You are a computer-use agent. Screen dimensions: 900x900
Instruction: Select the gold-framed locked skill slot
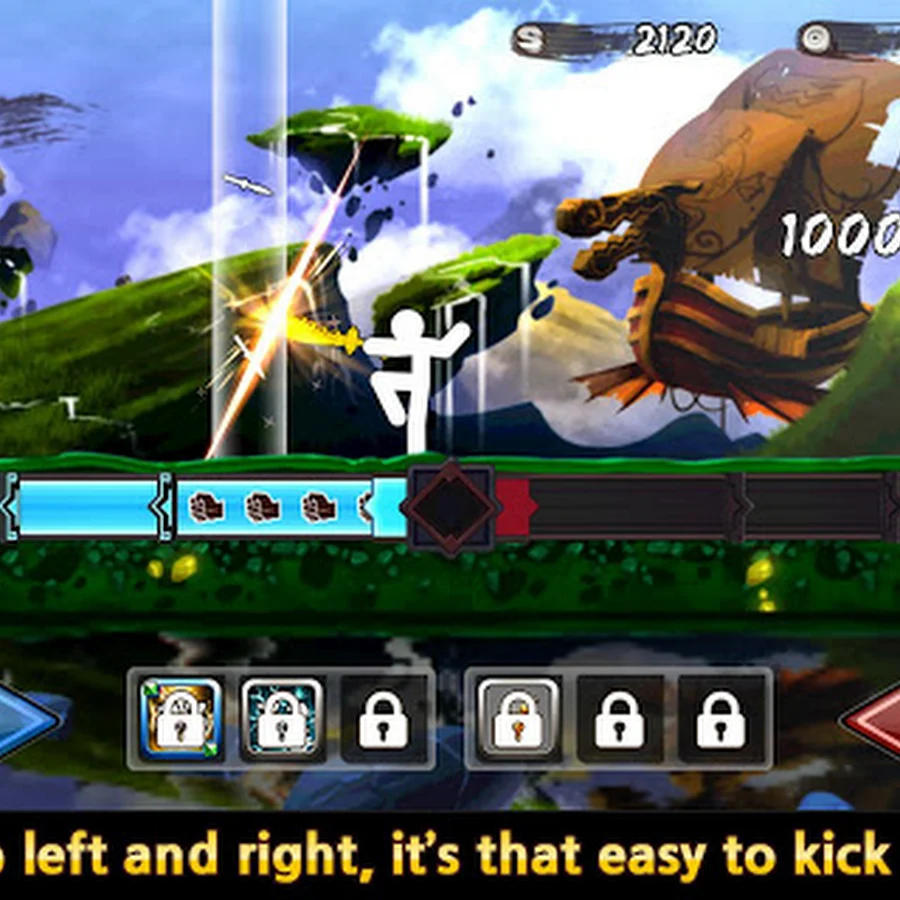181,718
